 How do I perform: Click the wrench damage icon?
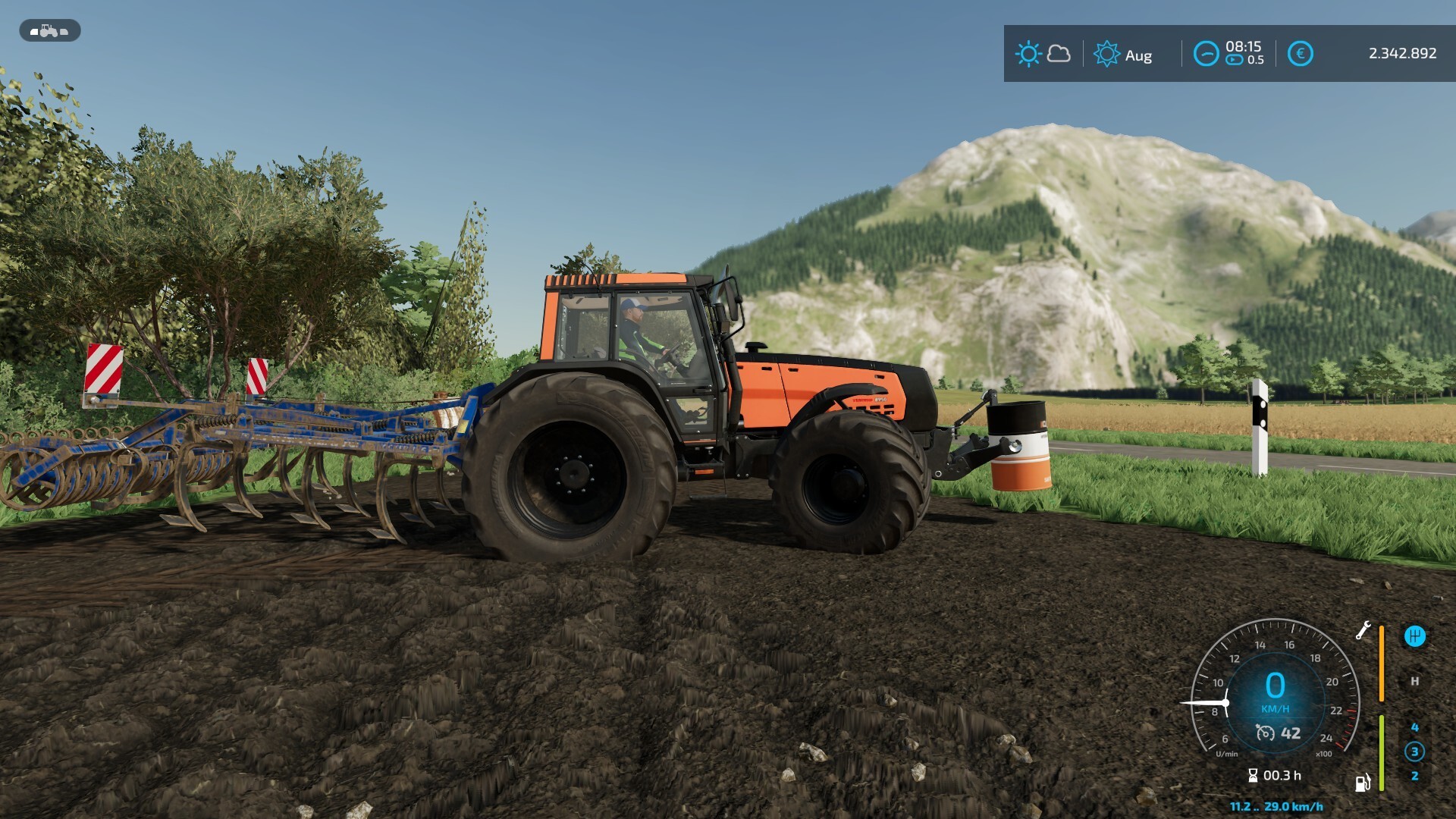(1363, 630)
